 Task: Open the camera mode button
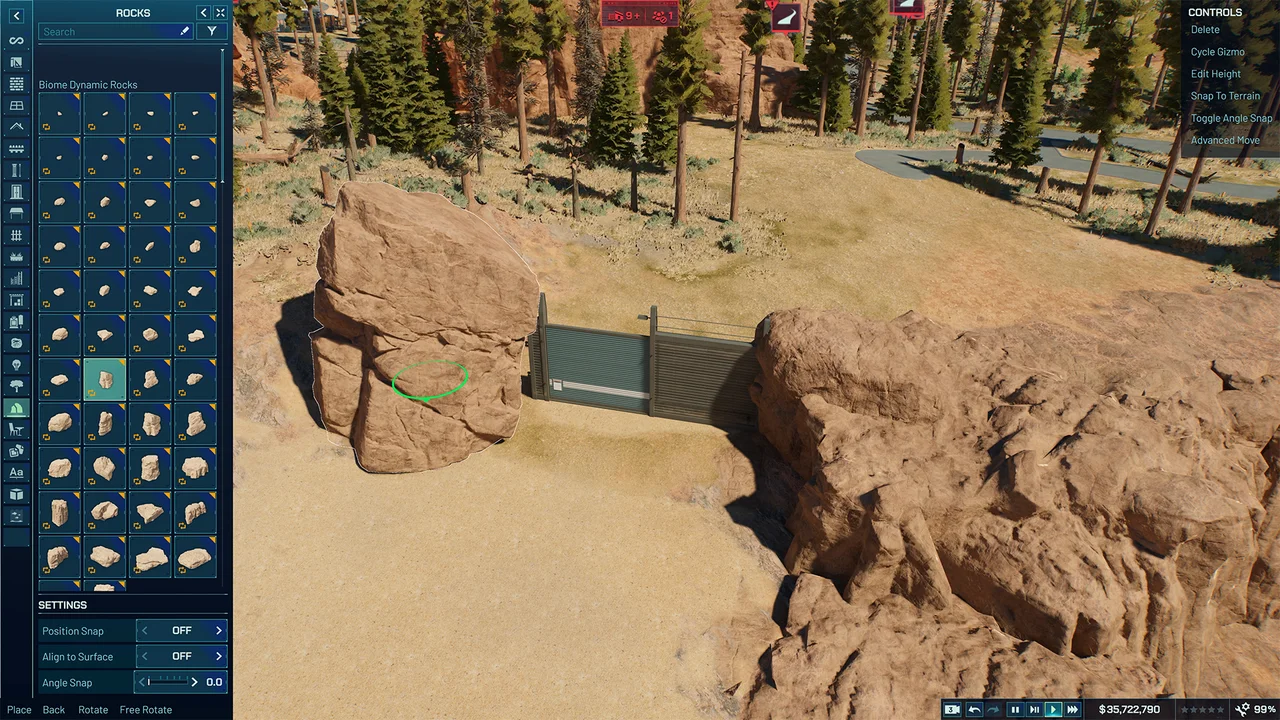pos(952,710)
